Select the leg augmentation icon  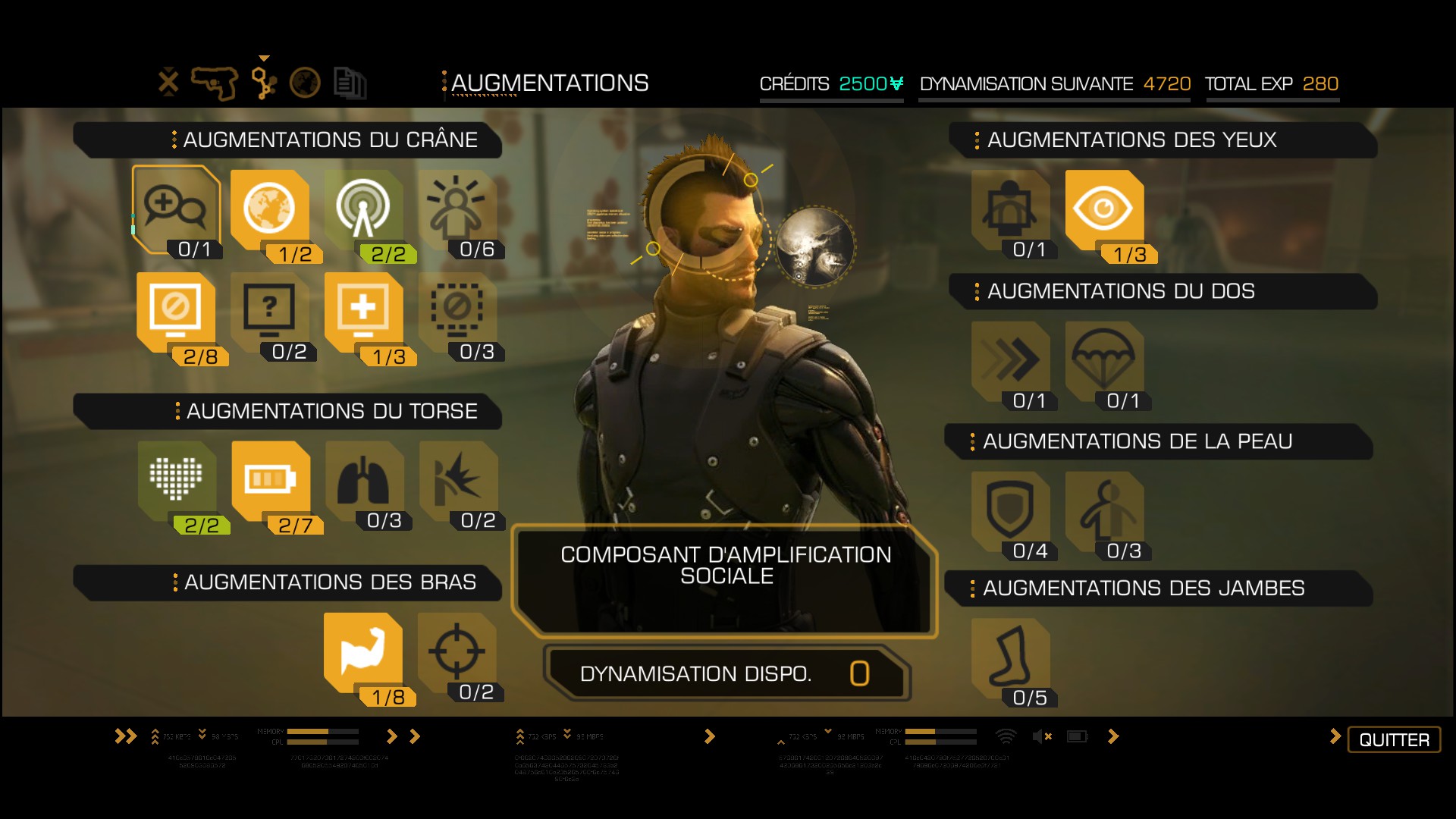coord(1010,656)
